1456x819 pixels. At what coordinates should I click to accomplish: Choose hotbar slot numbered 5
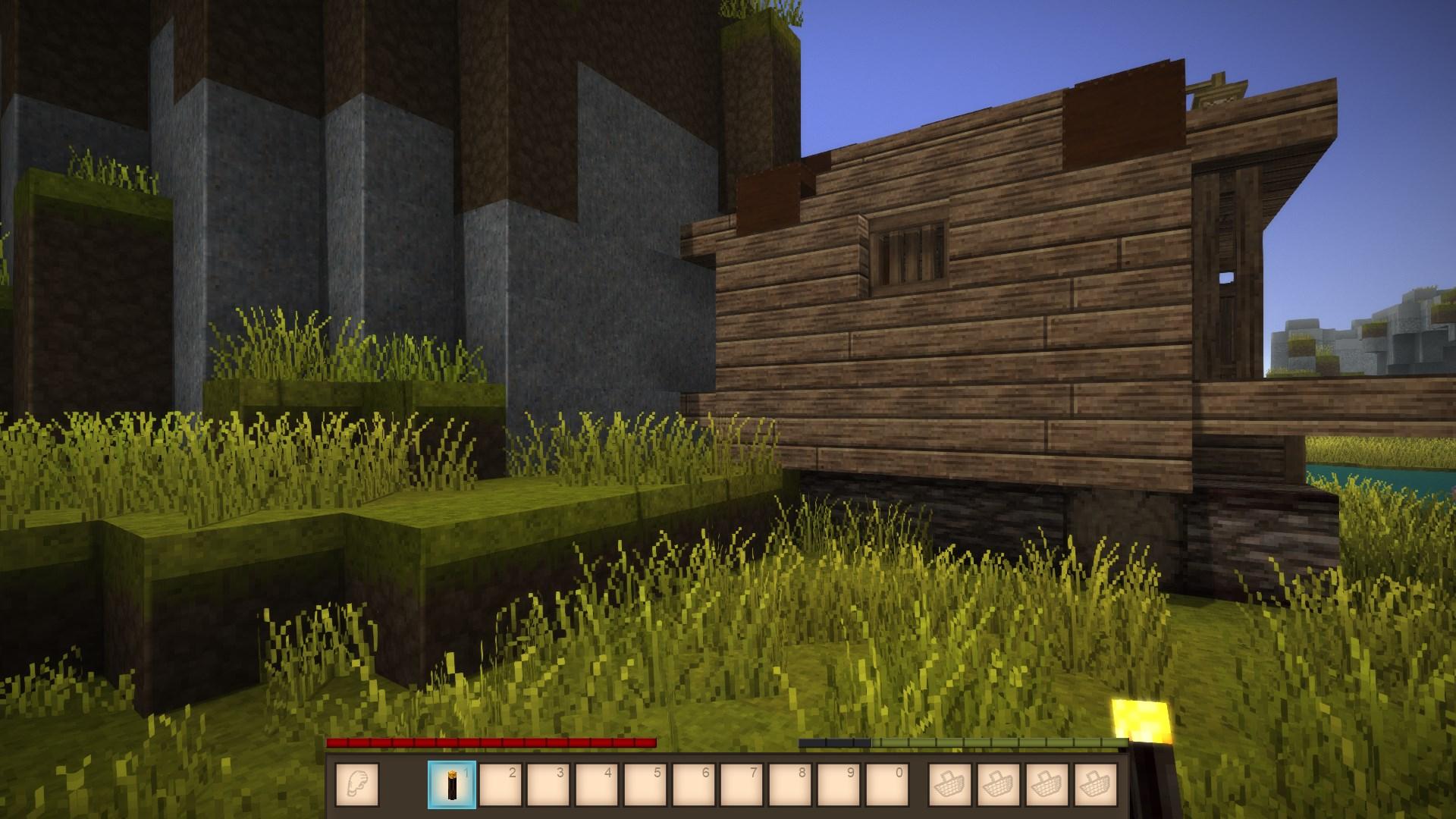(x=646, y=784)
